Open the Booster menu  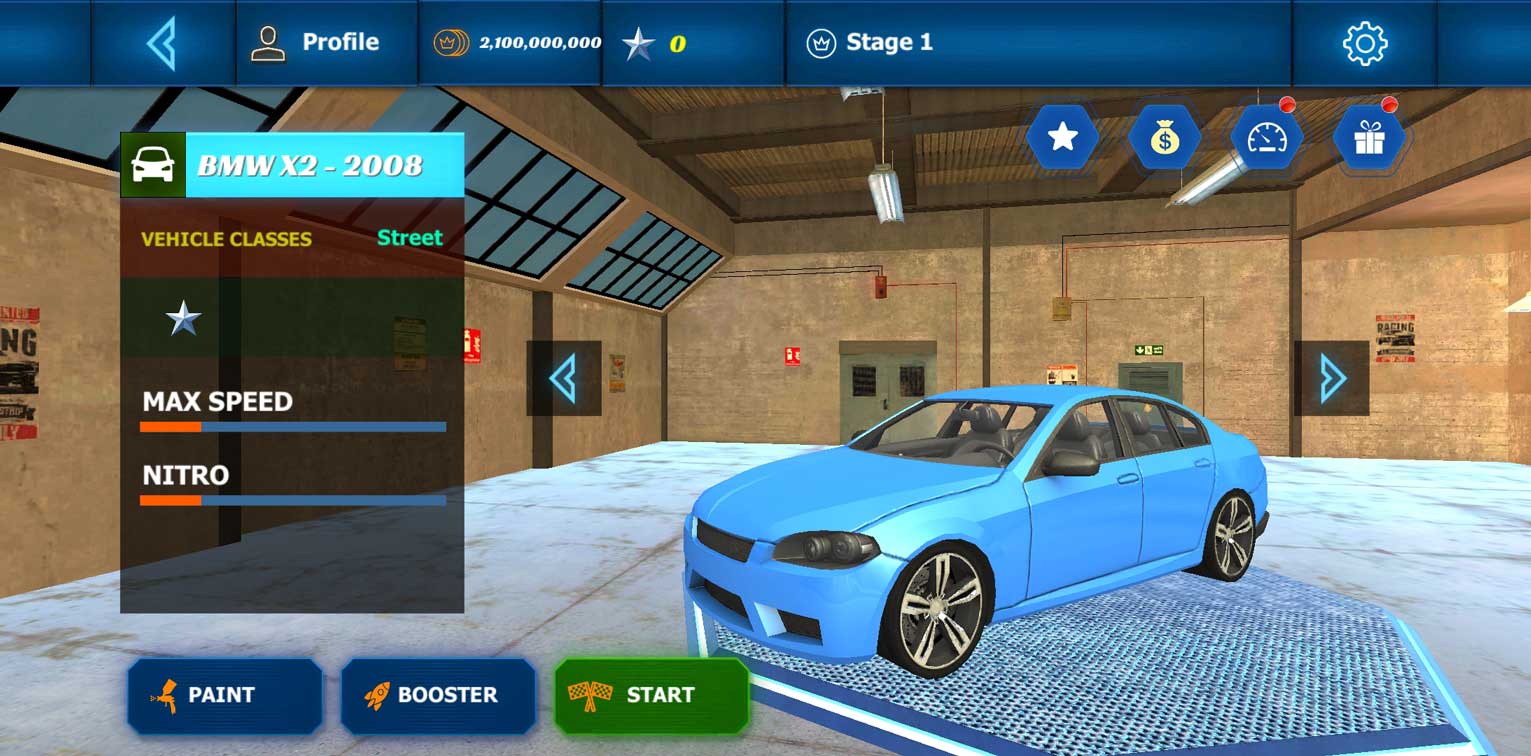(438, 695)
